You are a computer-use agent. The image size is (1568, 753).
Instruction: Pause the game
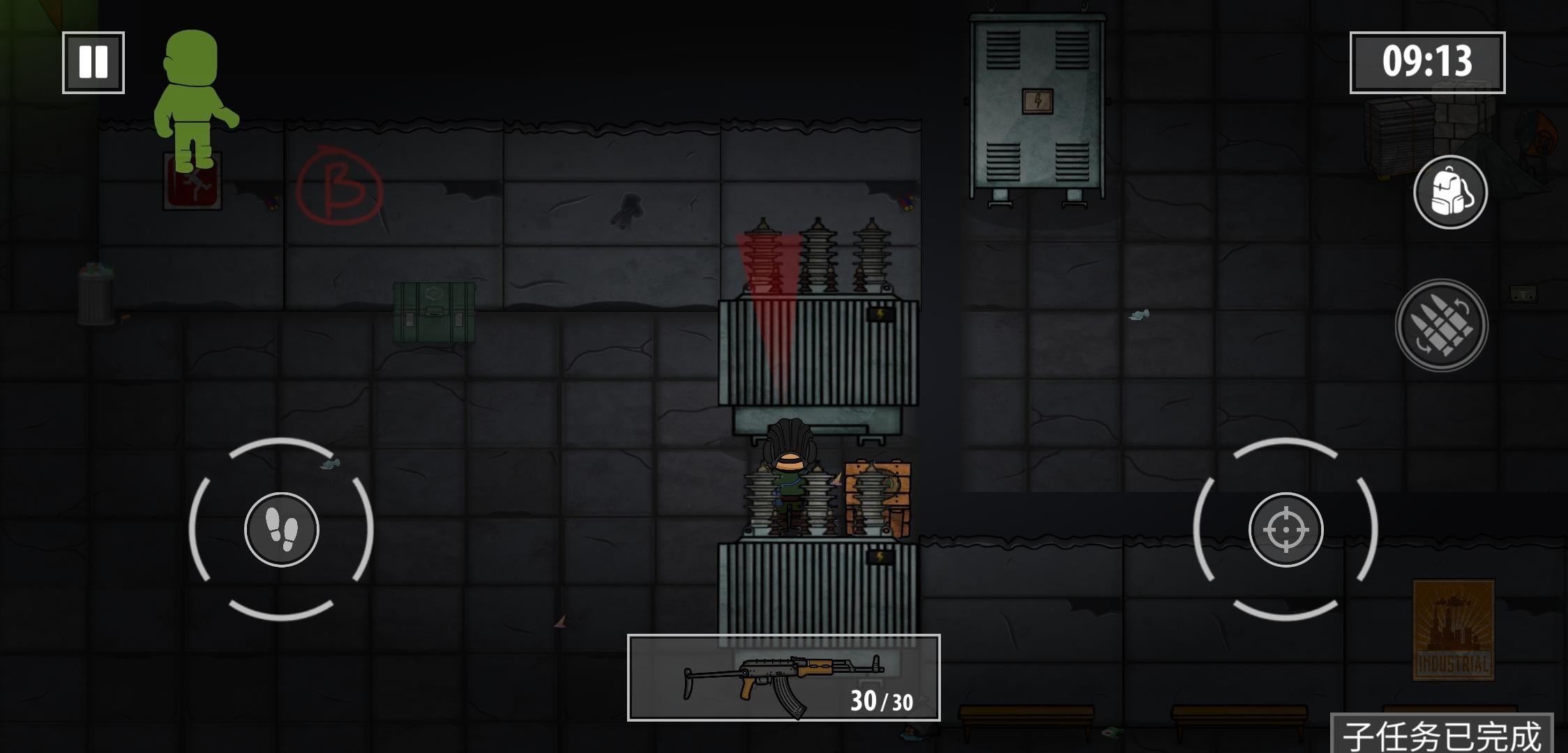tap(93, 63)
